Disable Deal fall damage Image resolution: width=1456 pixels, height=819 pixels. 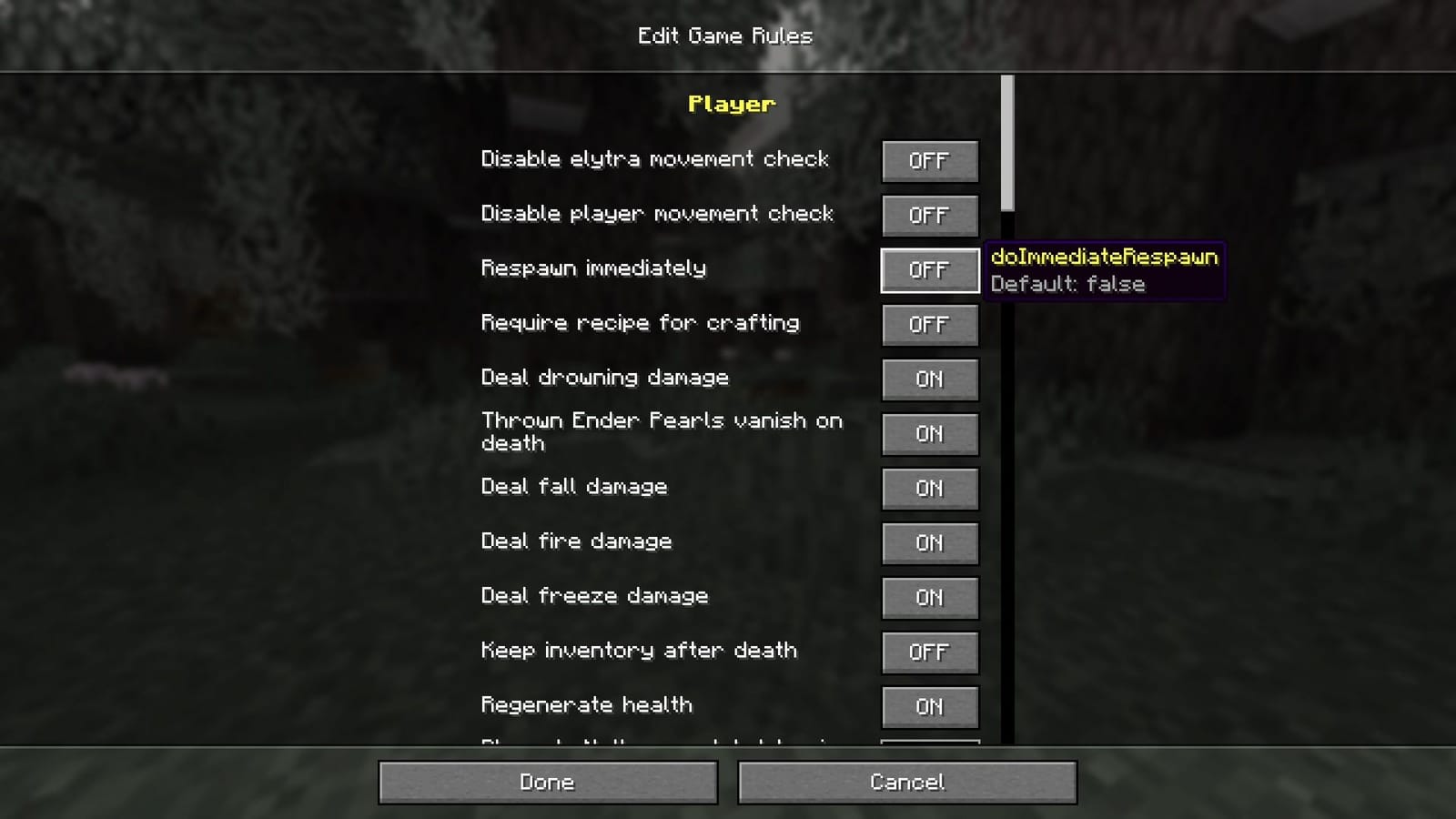point(929,489)
